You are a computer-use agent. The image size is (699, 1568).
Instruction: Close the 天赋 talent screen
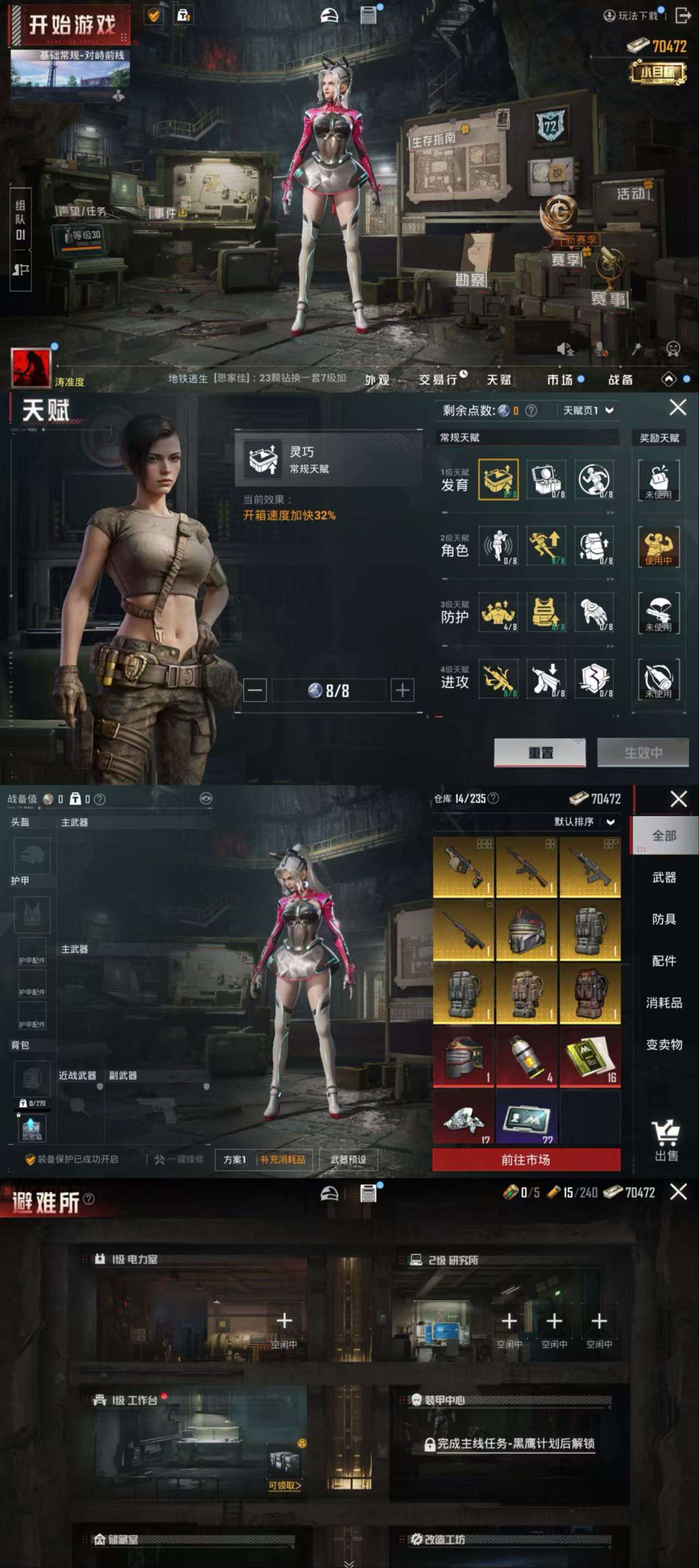click(x=678, y=407)
